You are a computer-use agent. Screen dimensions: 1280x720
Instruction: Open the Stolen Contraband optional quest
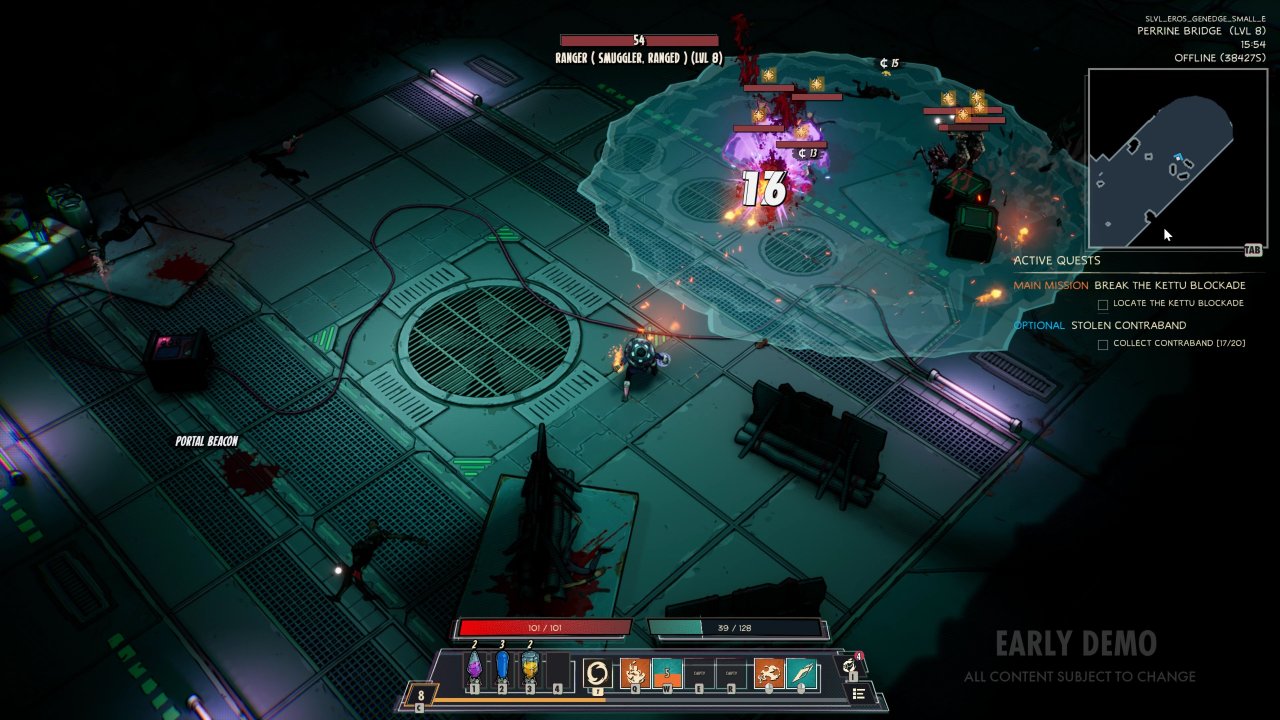click(1126, 325)
